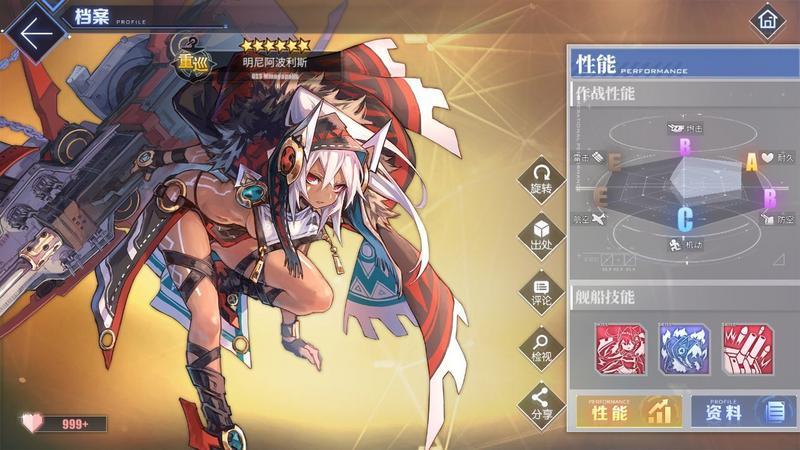Open the 评论 comments
800x450 pixels.
click(x=541, y=291)
